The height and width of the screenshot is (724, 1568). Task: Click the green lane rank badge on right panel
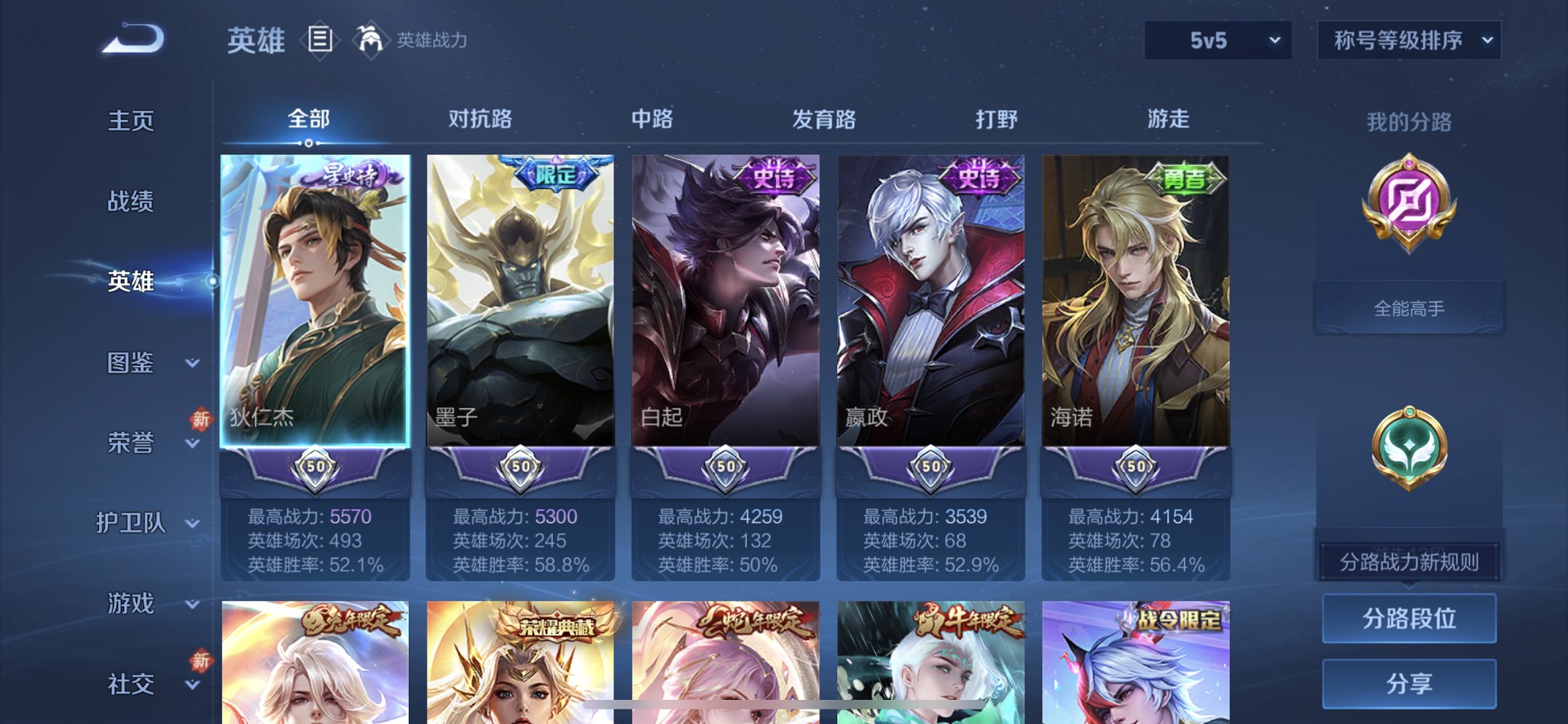point(1411,457)
